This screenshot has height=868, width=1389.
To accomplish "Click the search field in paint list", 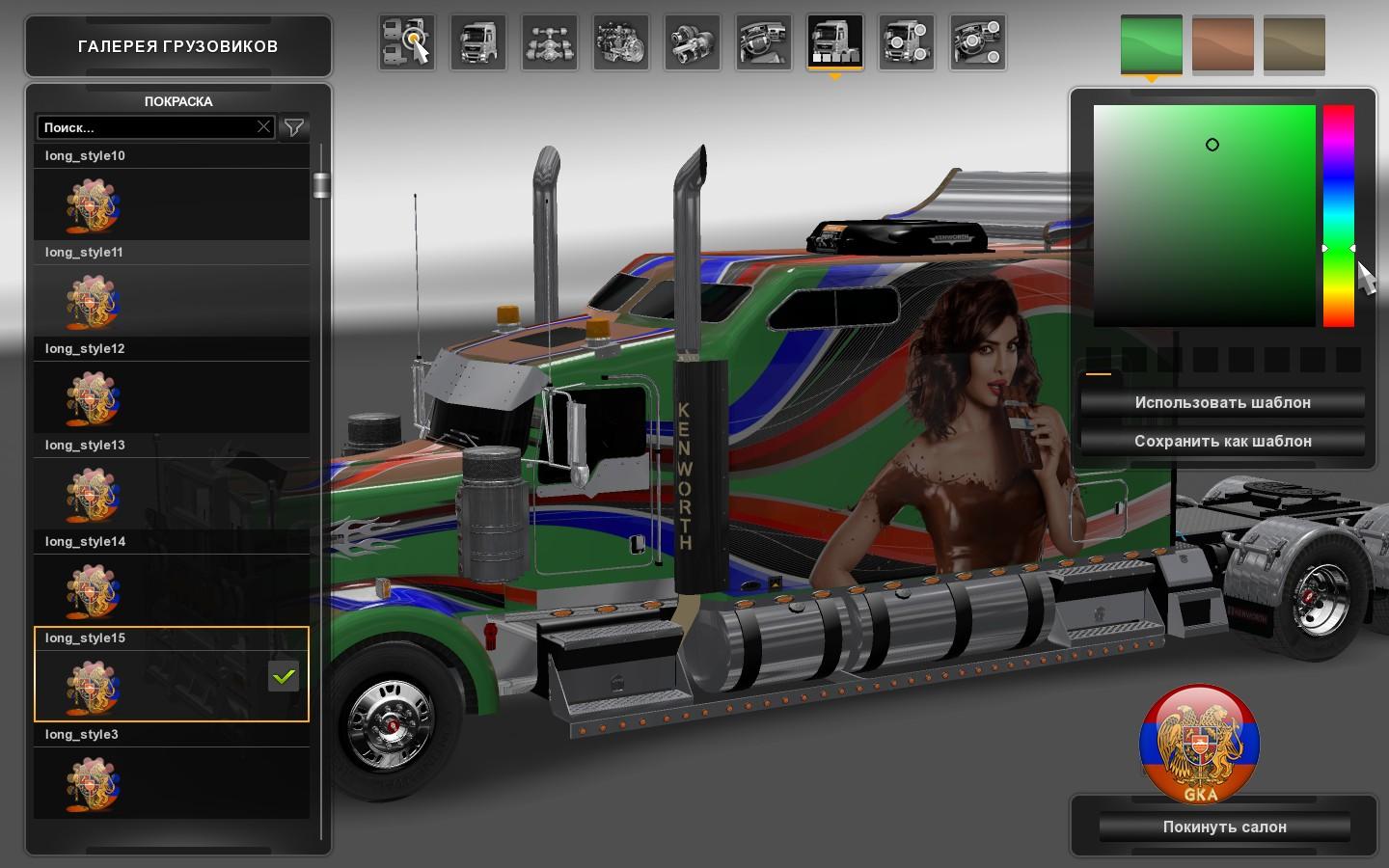I will tap(145, 127).
